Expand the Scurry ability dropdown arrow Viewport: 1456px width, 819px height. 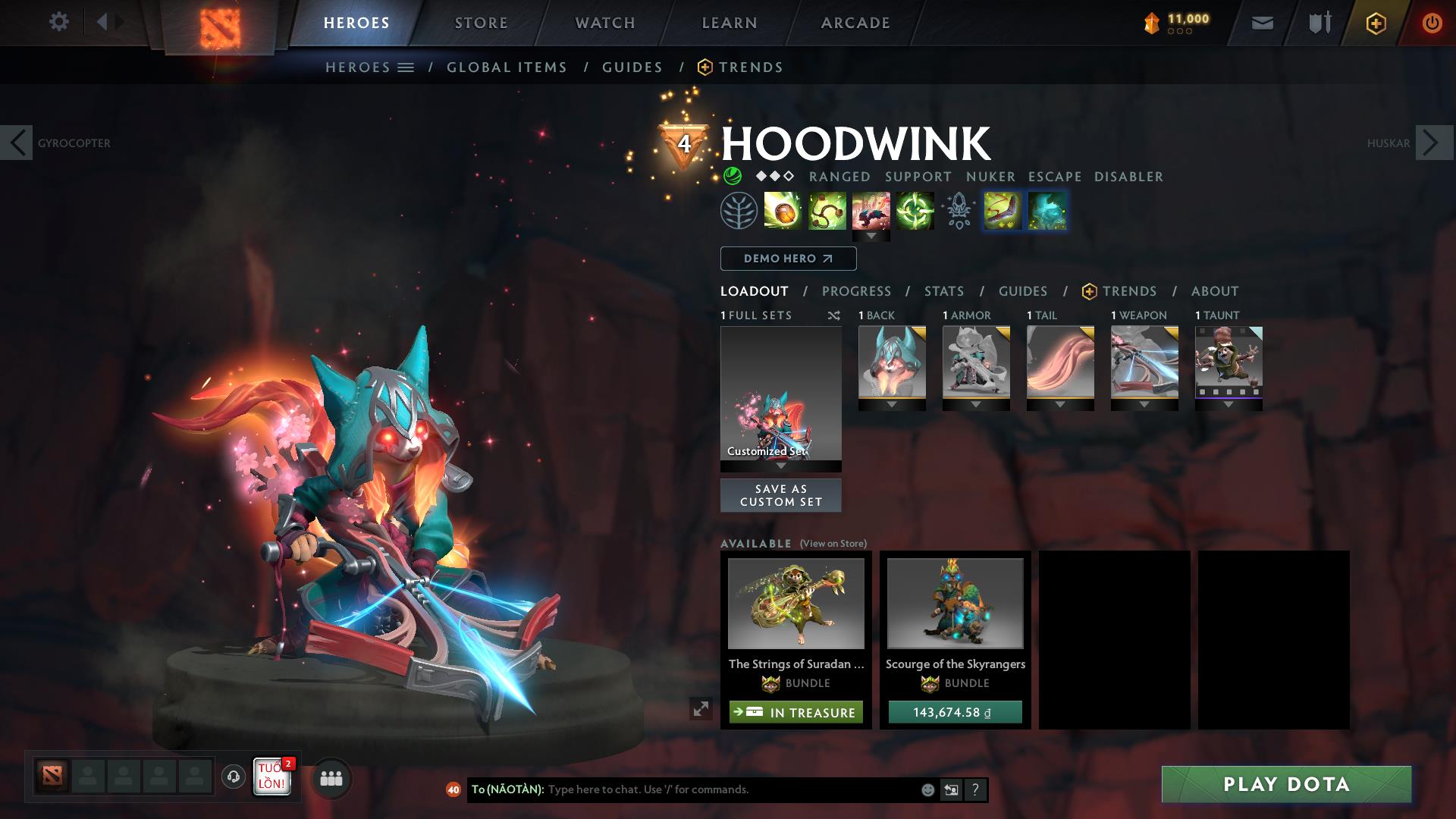(x=872, y=237)
